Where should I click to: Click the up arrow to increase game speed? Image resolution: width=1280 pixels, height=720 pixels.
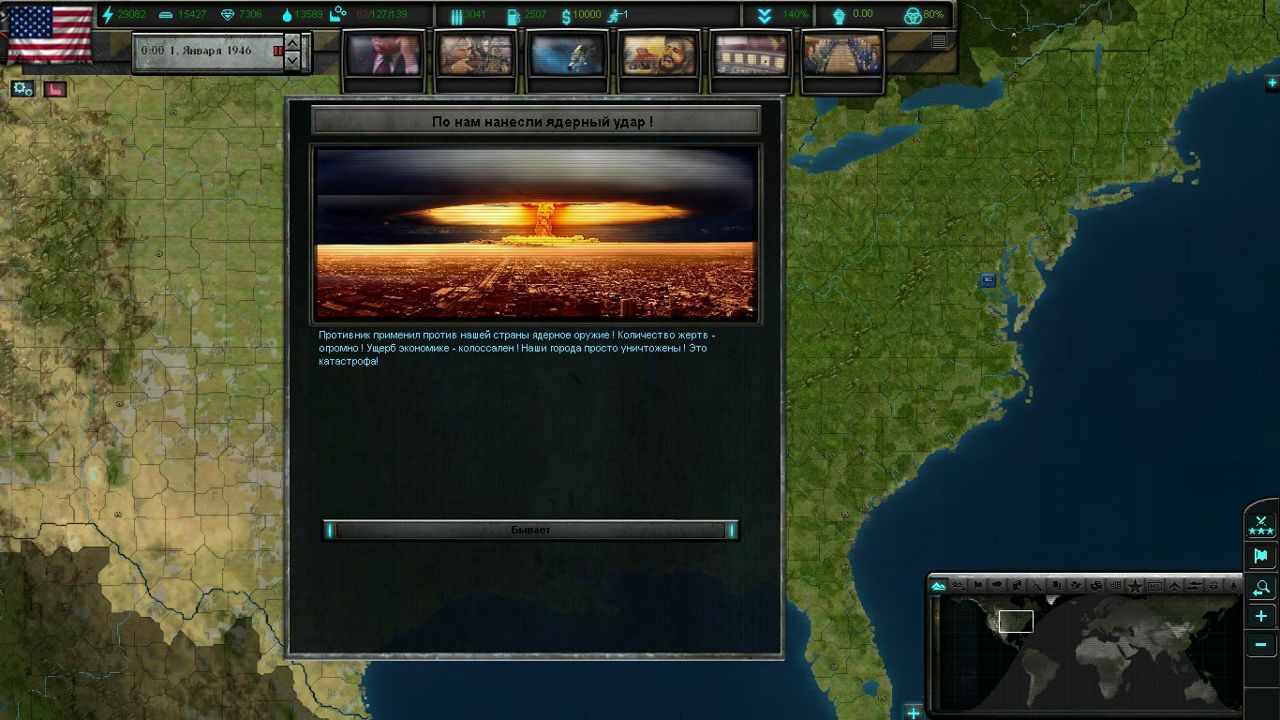(x=291, y=41)
